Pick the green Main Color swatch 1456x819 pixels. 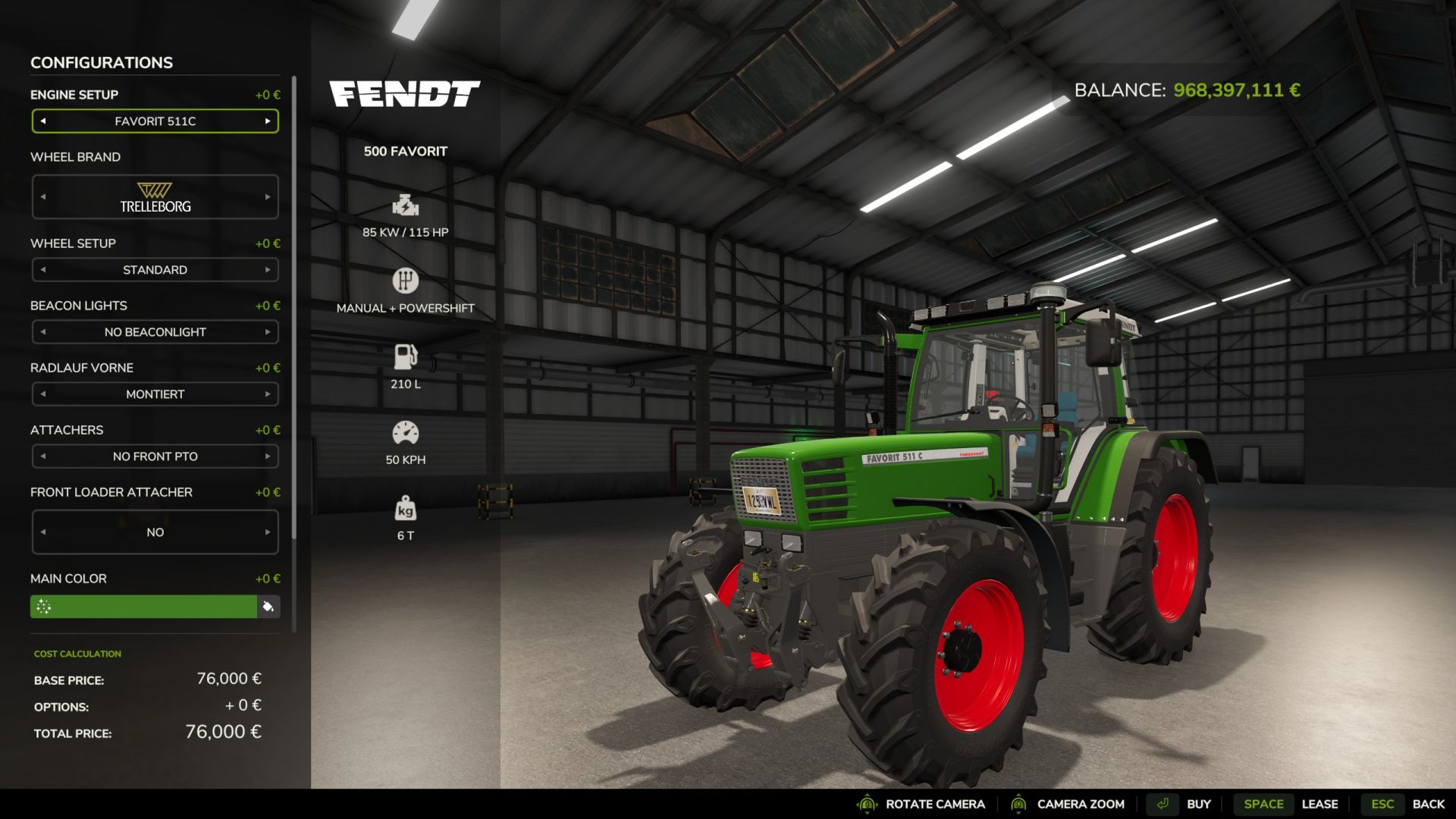(x=144, y=607)
